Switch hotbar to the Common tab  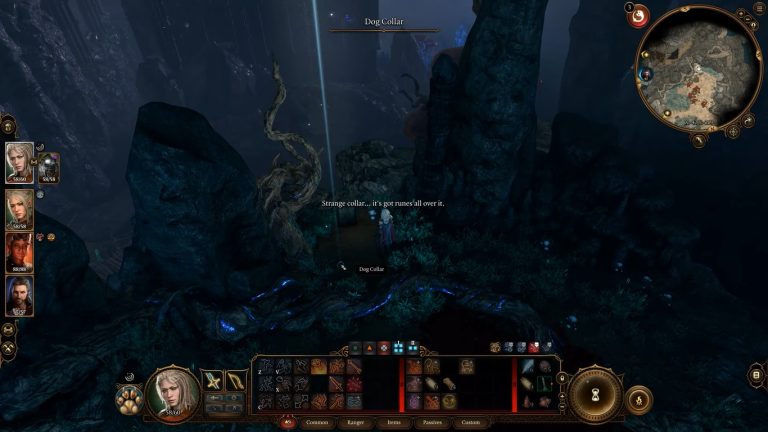tap(317, 423)
